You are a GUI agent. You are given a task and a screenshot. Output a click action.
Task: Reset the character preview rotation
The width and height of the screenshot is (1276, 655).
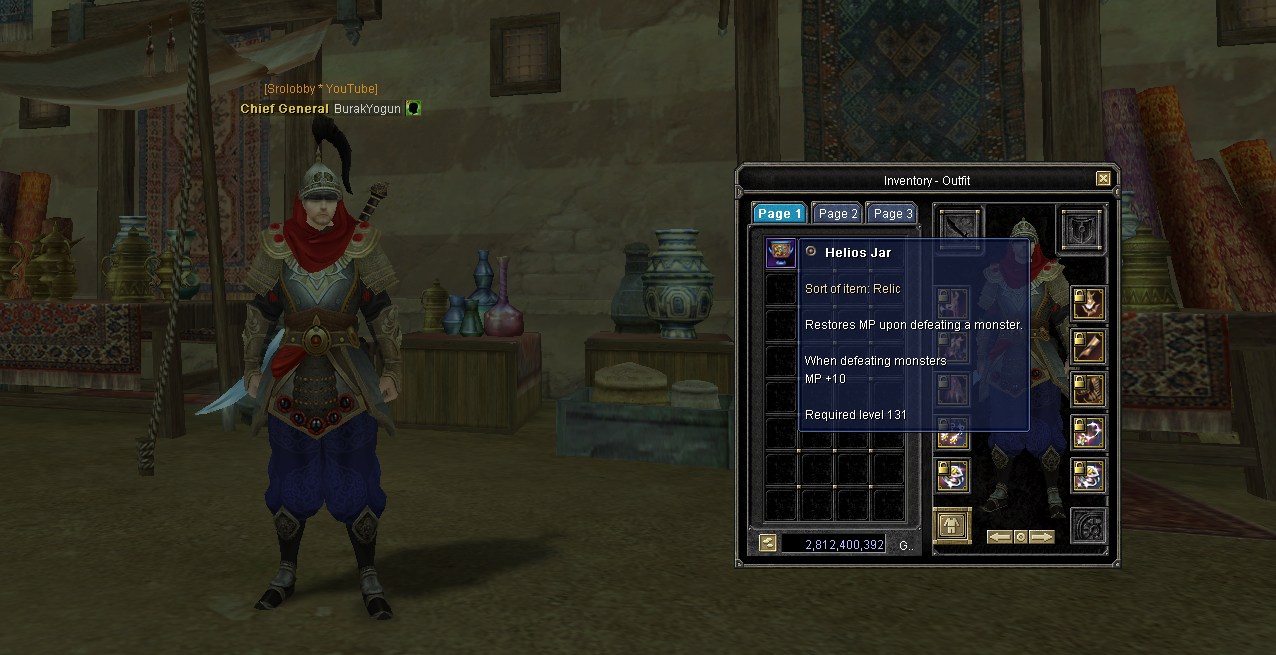(x=1020, y=537)
